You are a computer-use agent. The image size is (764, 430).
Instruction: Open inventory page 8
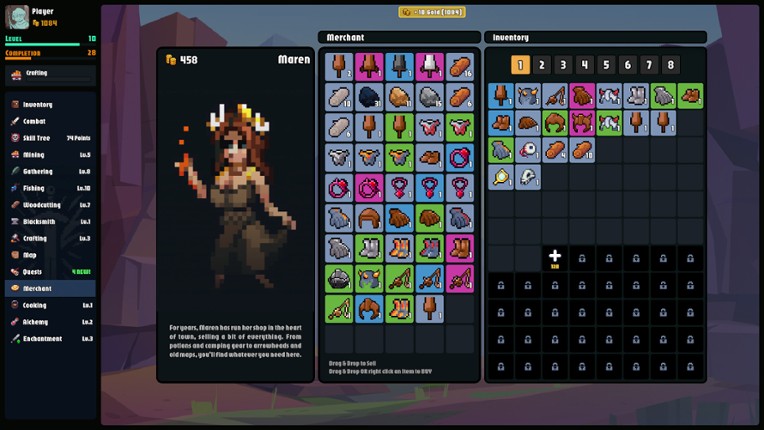pos(671,65)
